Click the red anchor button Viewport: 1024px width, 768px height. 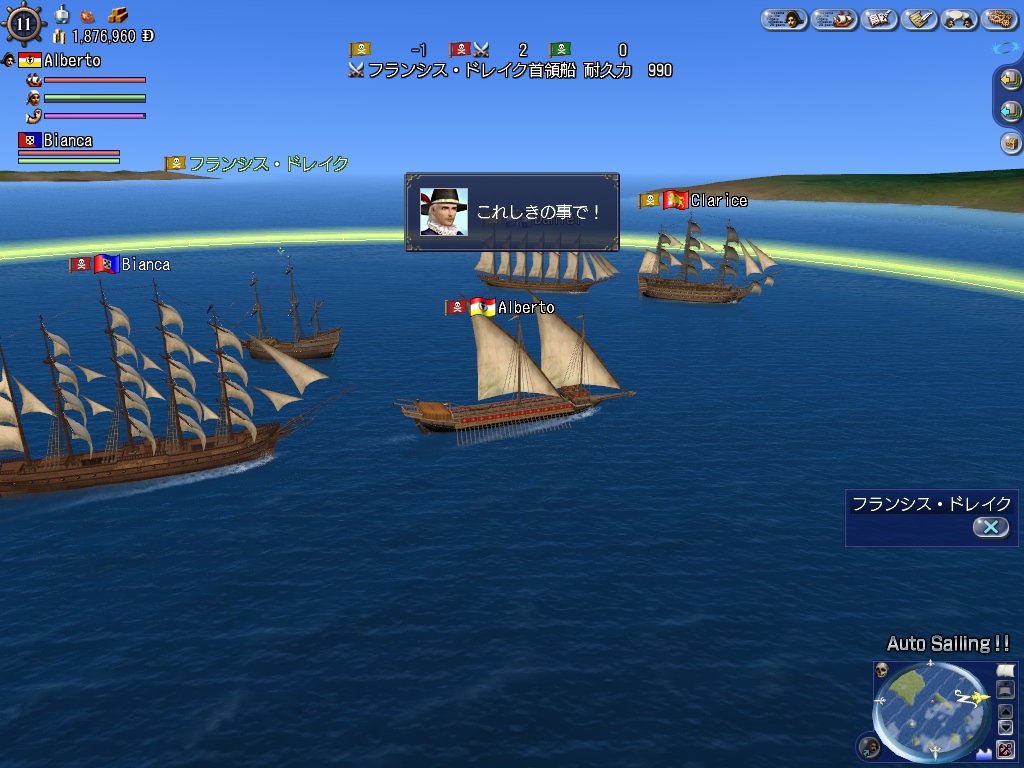click(1006, 749)
